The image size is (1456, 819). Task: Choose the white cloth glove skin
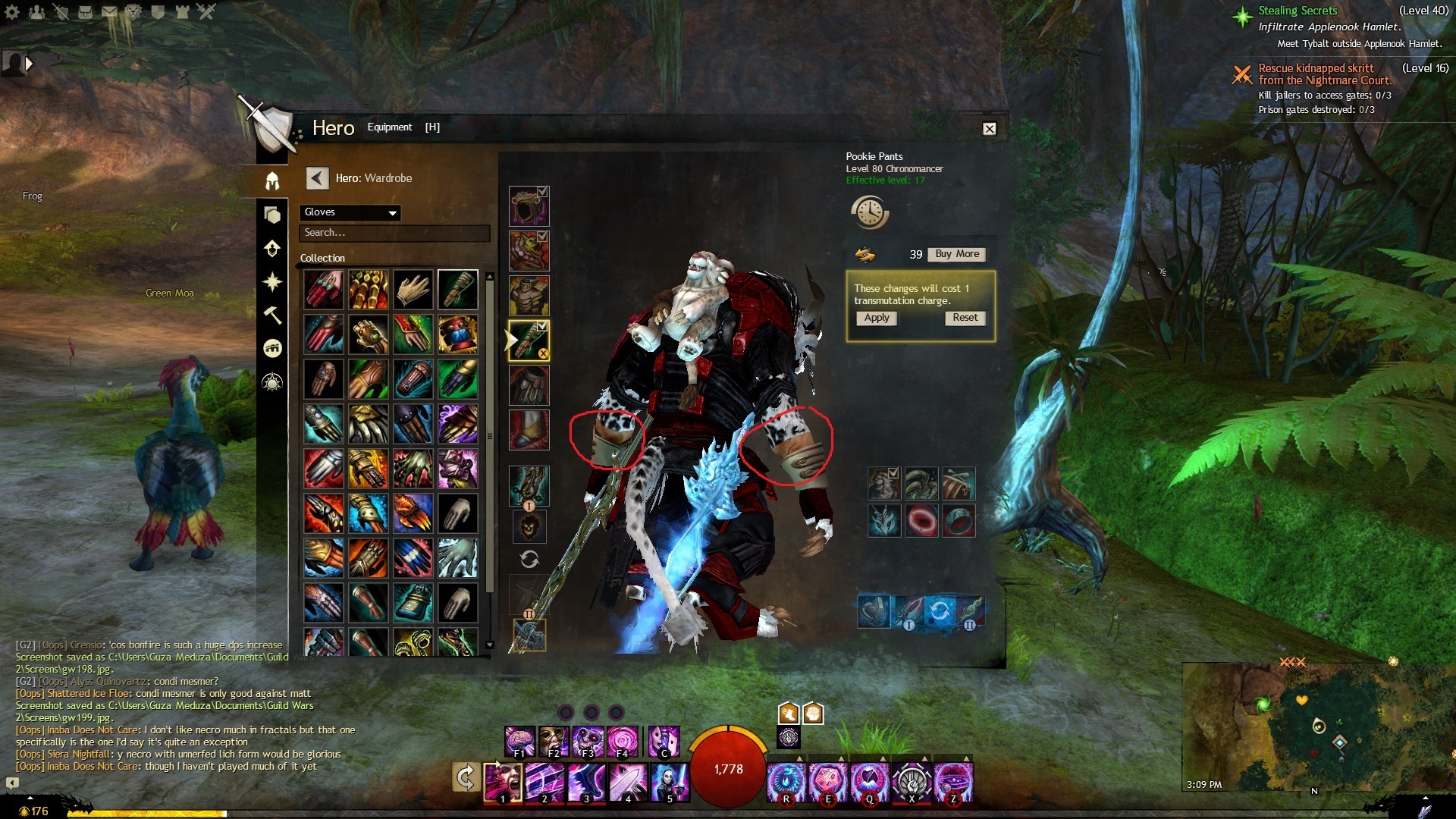pyautogui.click(x=413, y=289)
